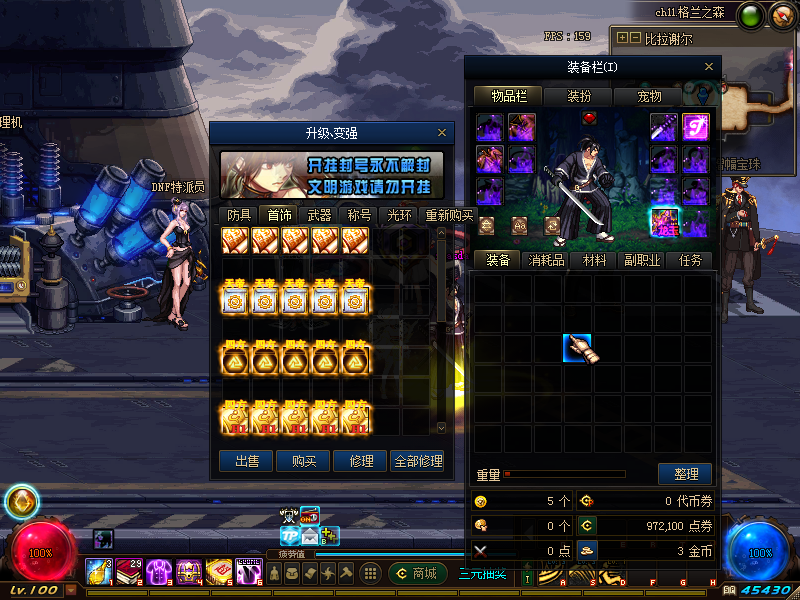Repair everything with 全部修理
This screenshot has height=600, width=800.
(x=417, y=461)
